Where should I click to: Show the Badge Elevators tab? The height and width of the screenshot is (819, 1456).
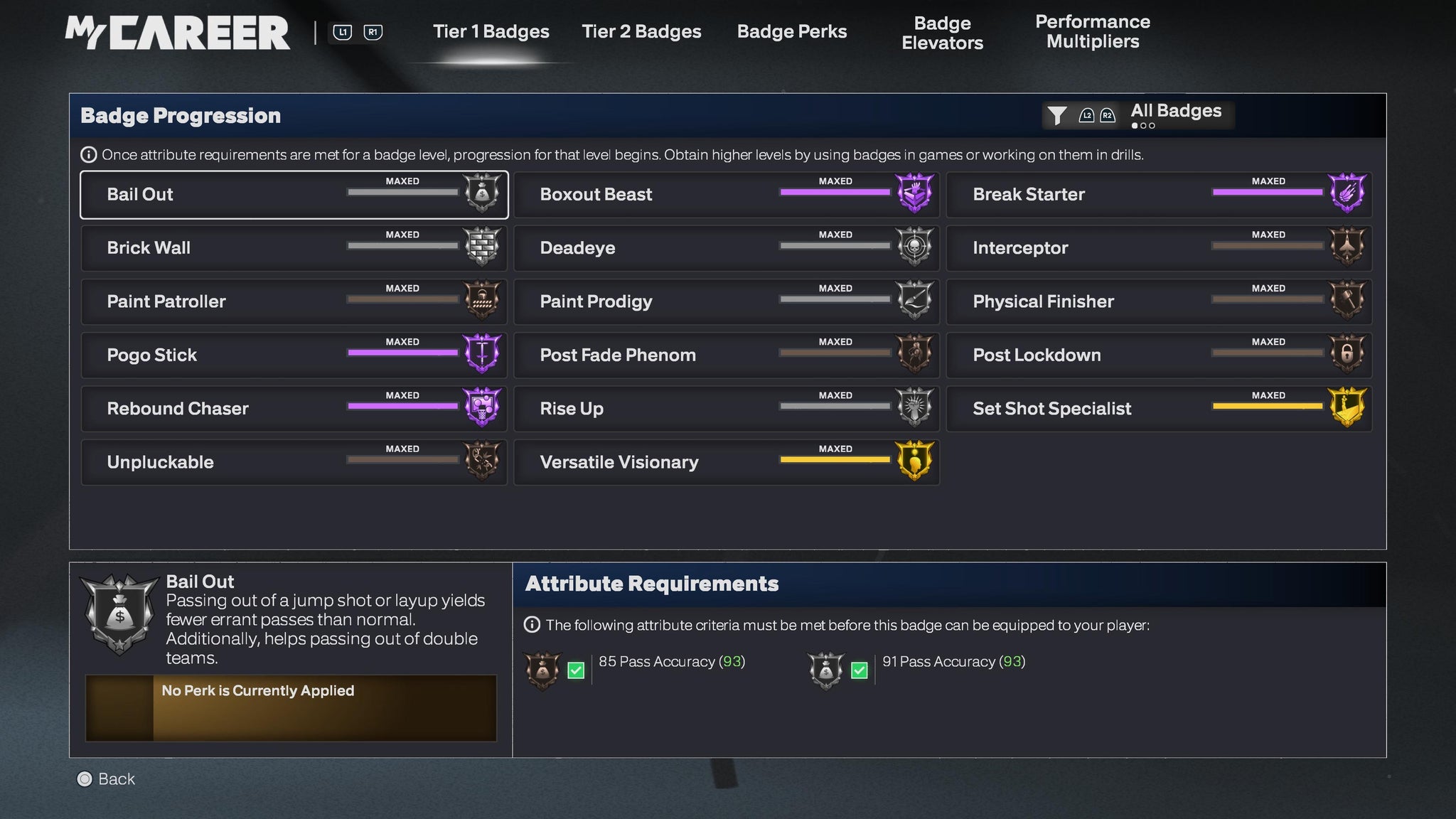click(x=942, y=33)
